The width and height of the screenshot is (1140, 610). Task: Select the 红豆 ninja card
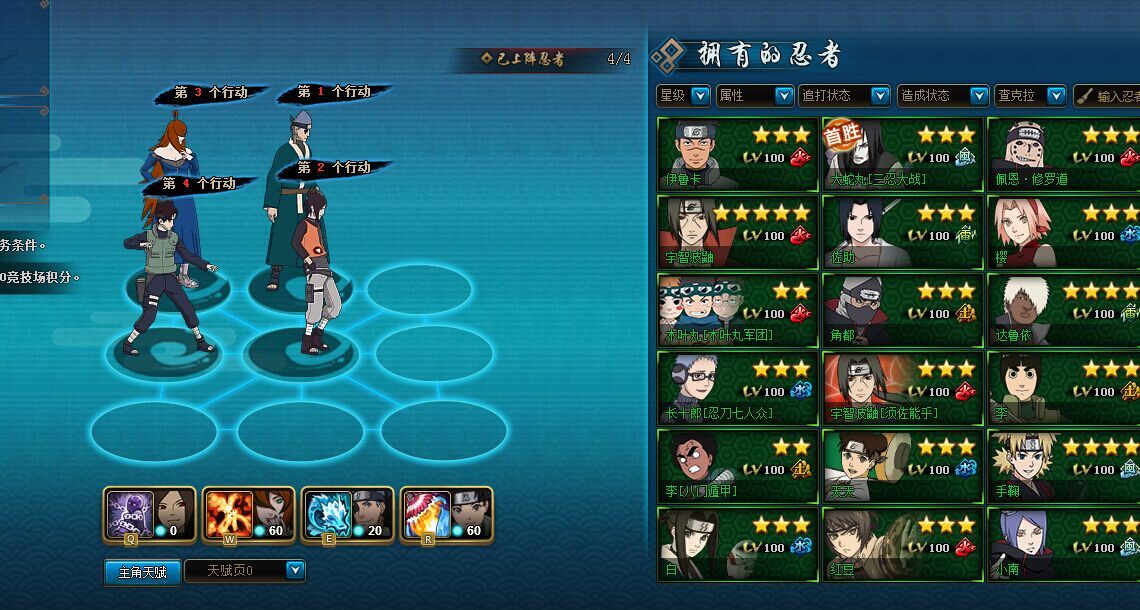pyautogui.click(x=902, y=544)
